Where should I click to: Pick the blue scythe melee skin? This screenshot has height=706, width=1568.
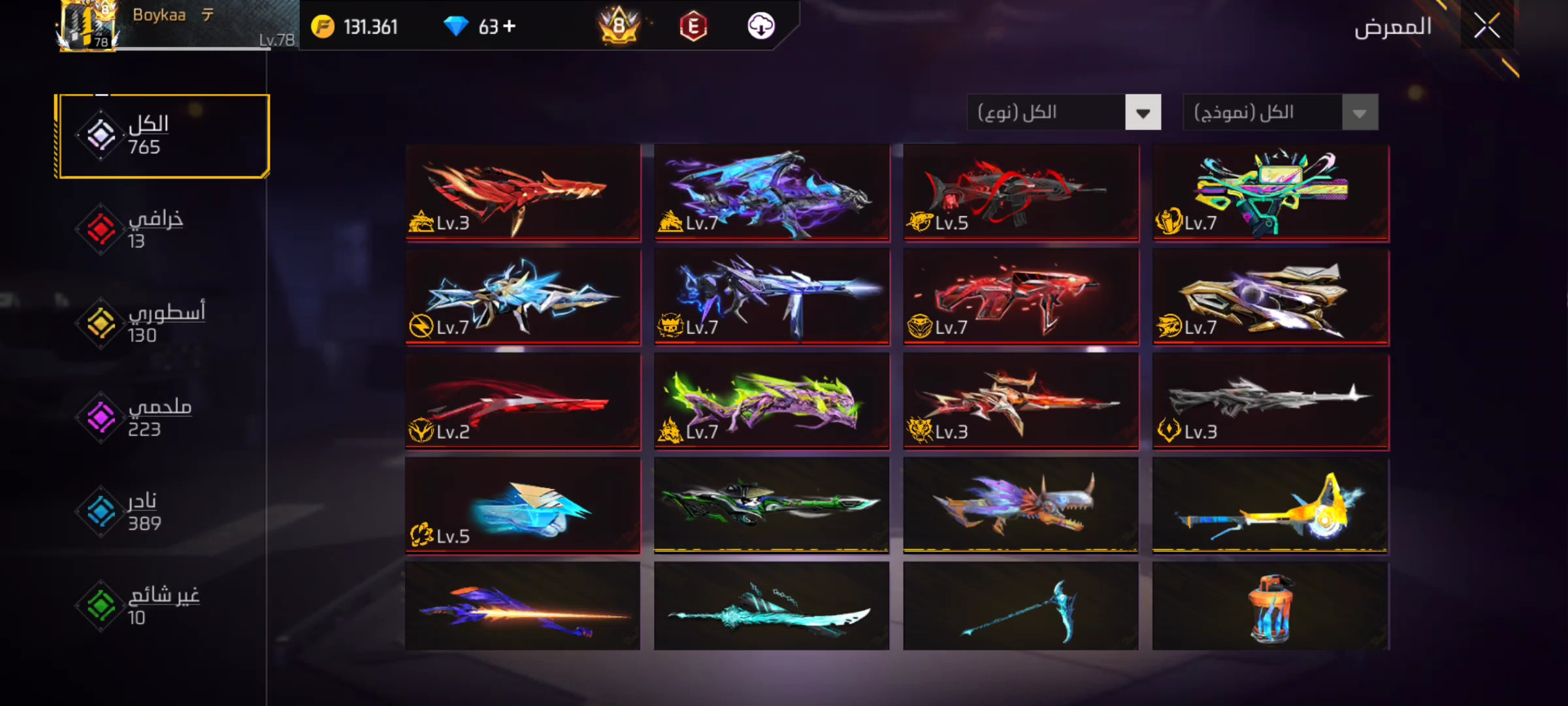1021,607
